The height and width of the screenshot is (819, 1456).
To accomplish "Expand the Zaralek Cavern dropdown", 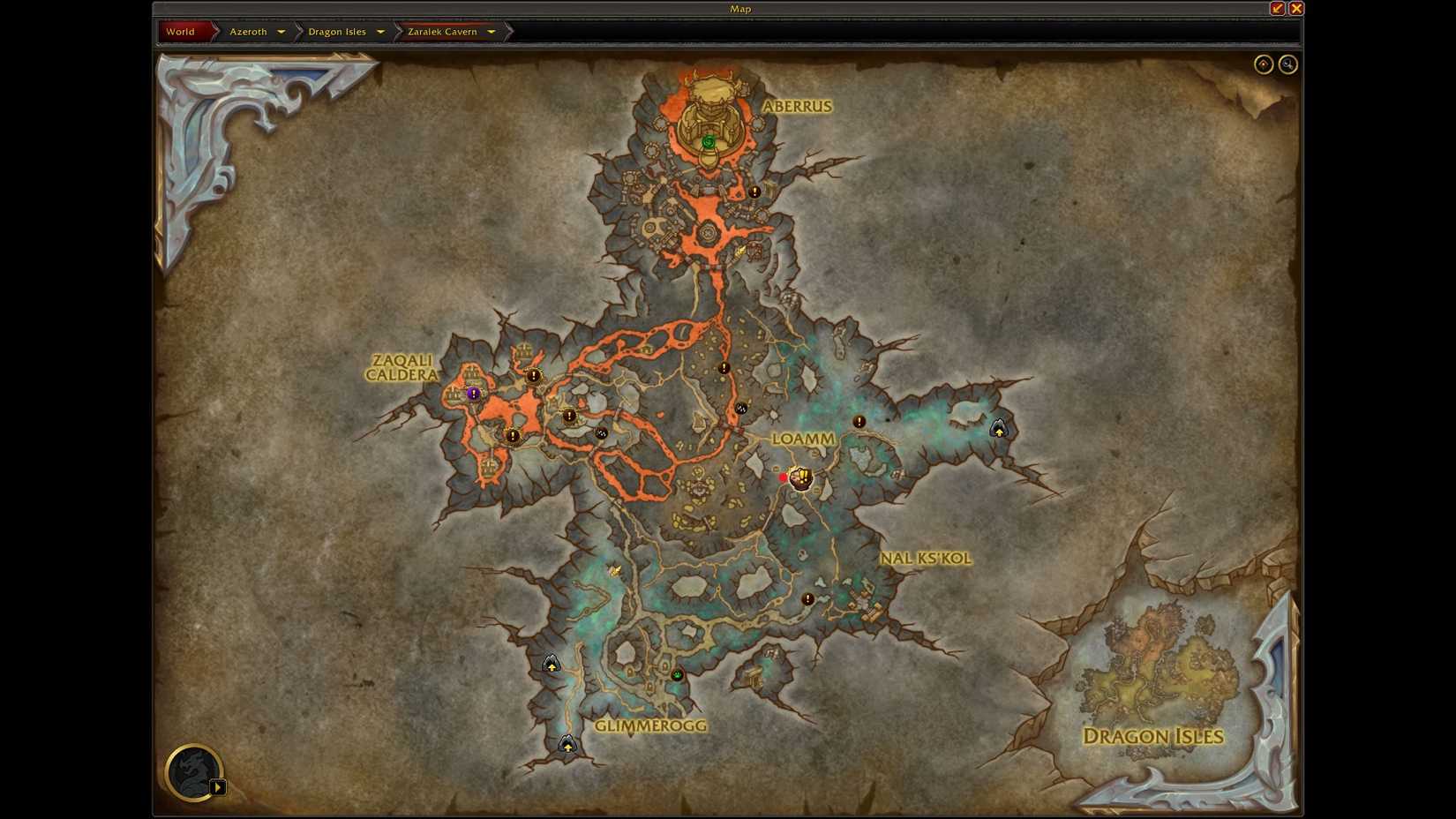I will 491,31.
